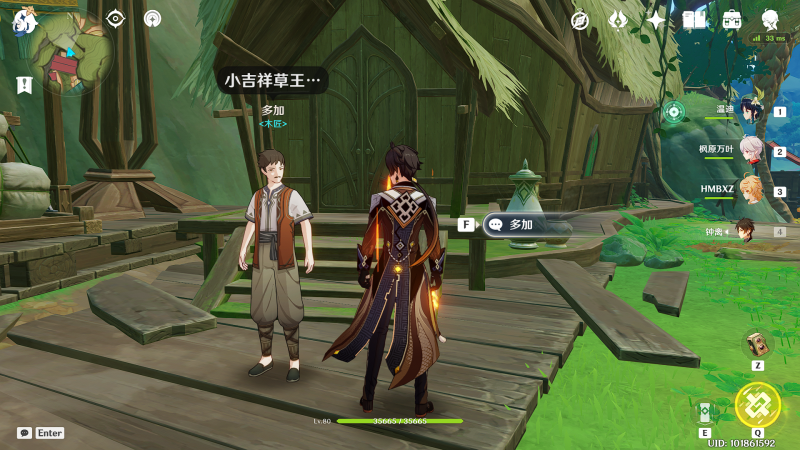
Task: Talk to 多加 via the dialogue prompt
Action: 520,225
